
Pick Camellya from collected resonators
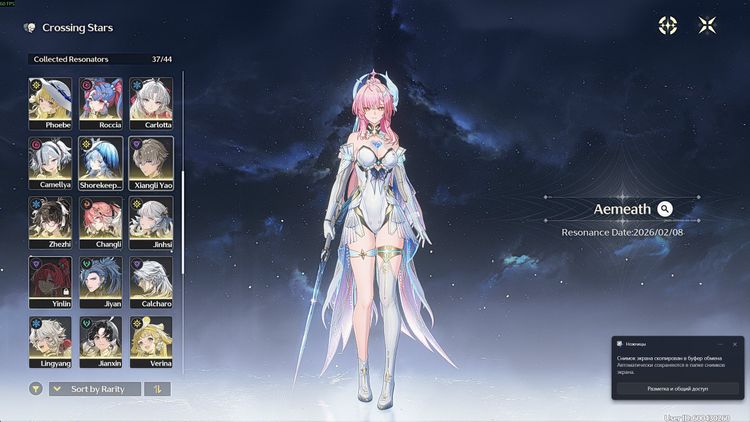pos(49,162)
